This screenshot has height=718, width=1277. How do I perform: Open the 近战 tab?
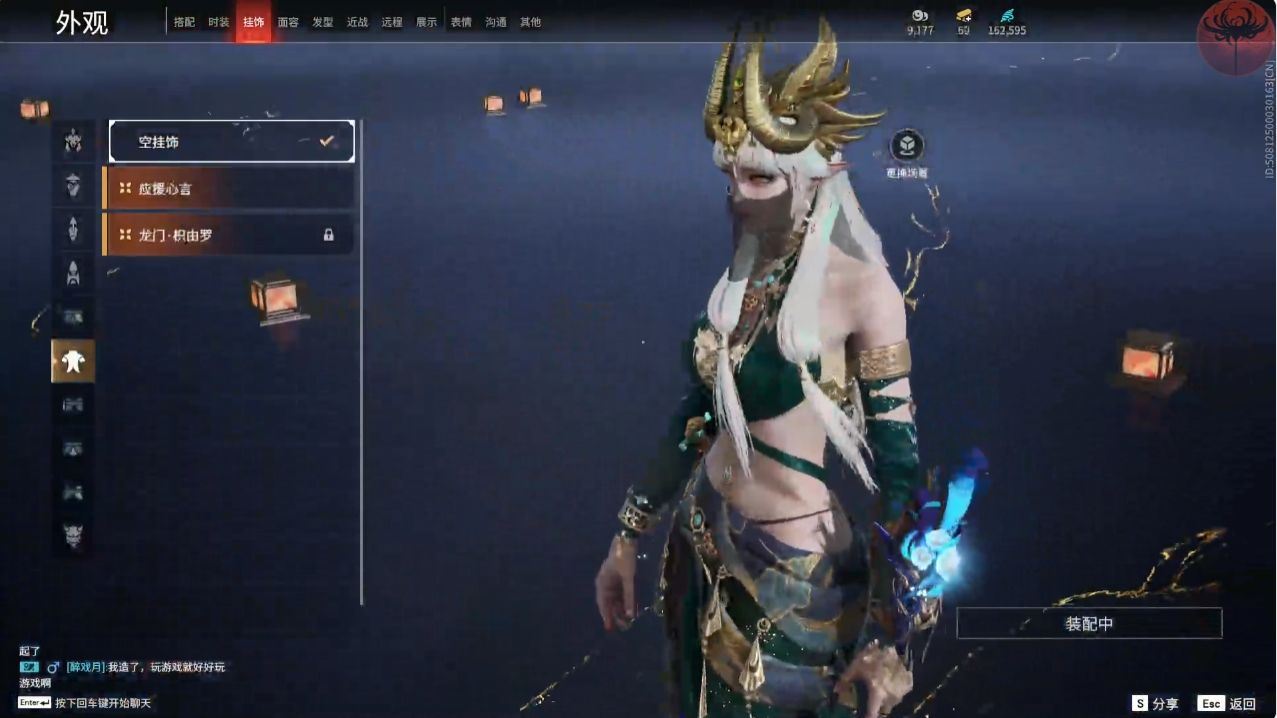pyautogui.click(x=357, y=22)
